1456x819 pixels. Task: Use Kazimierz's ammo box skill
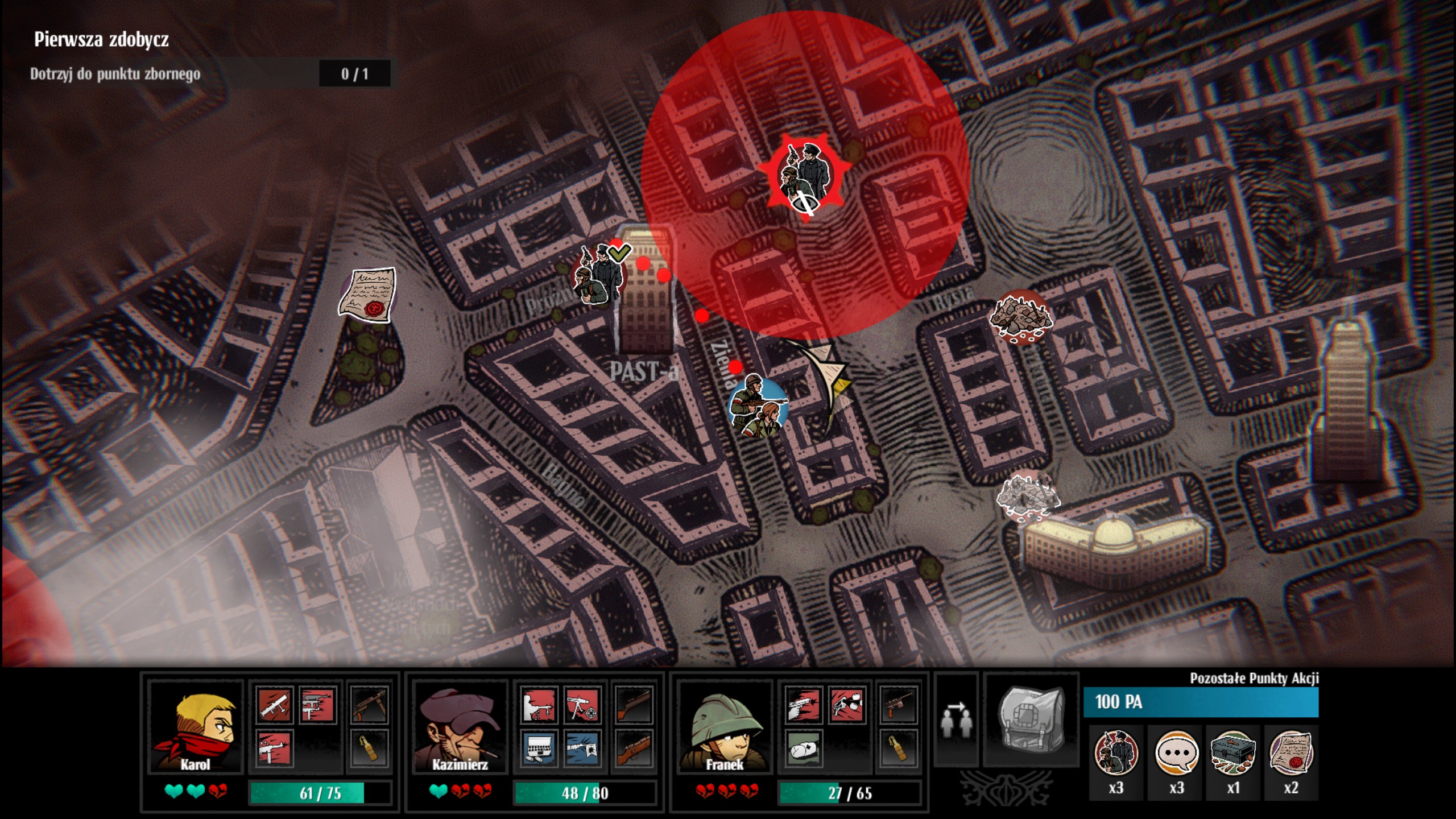coord(539,748)
